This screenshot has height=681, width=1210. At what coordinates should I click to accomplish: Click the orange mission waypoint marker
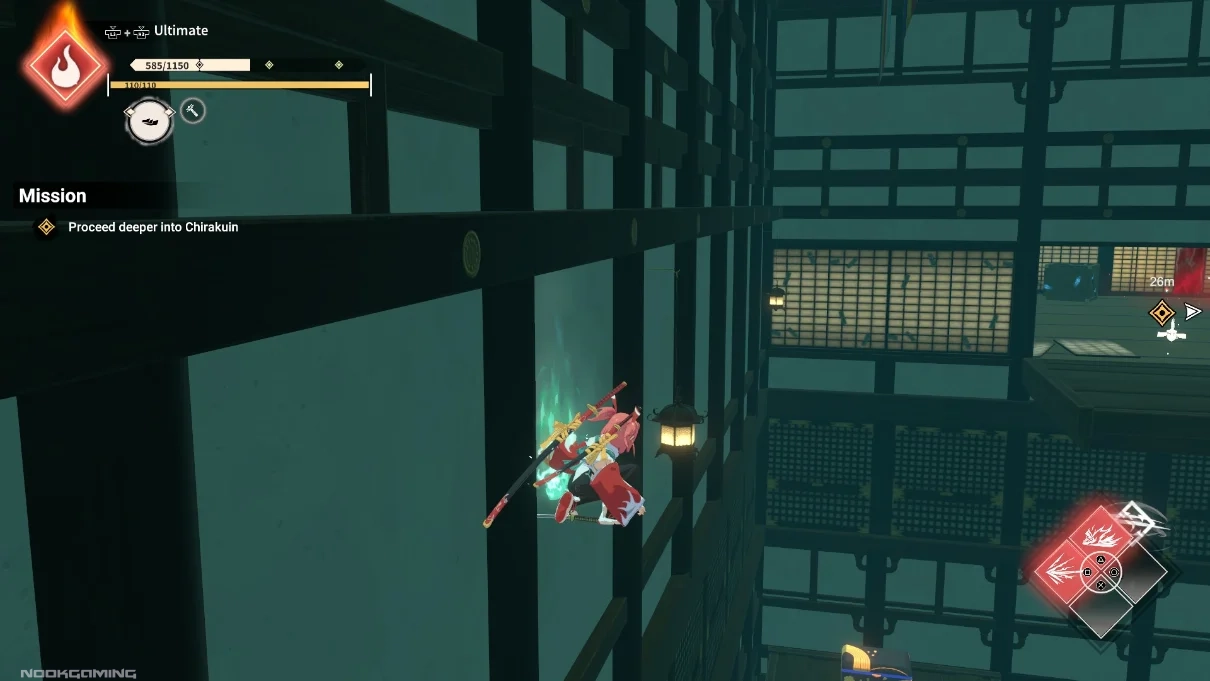(1161, 313)
